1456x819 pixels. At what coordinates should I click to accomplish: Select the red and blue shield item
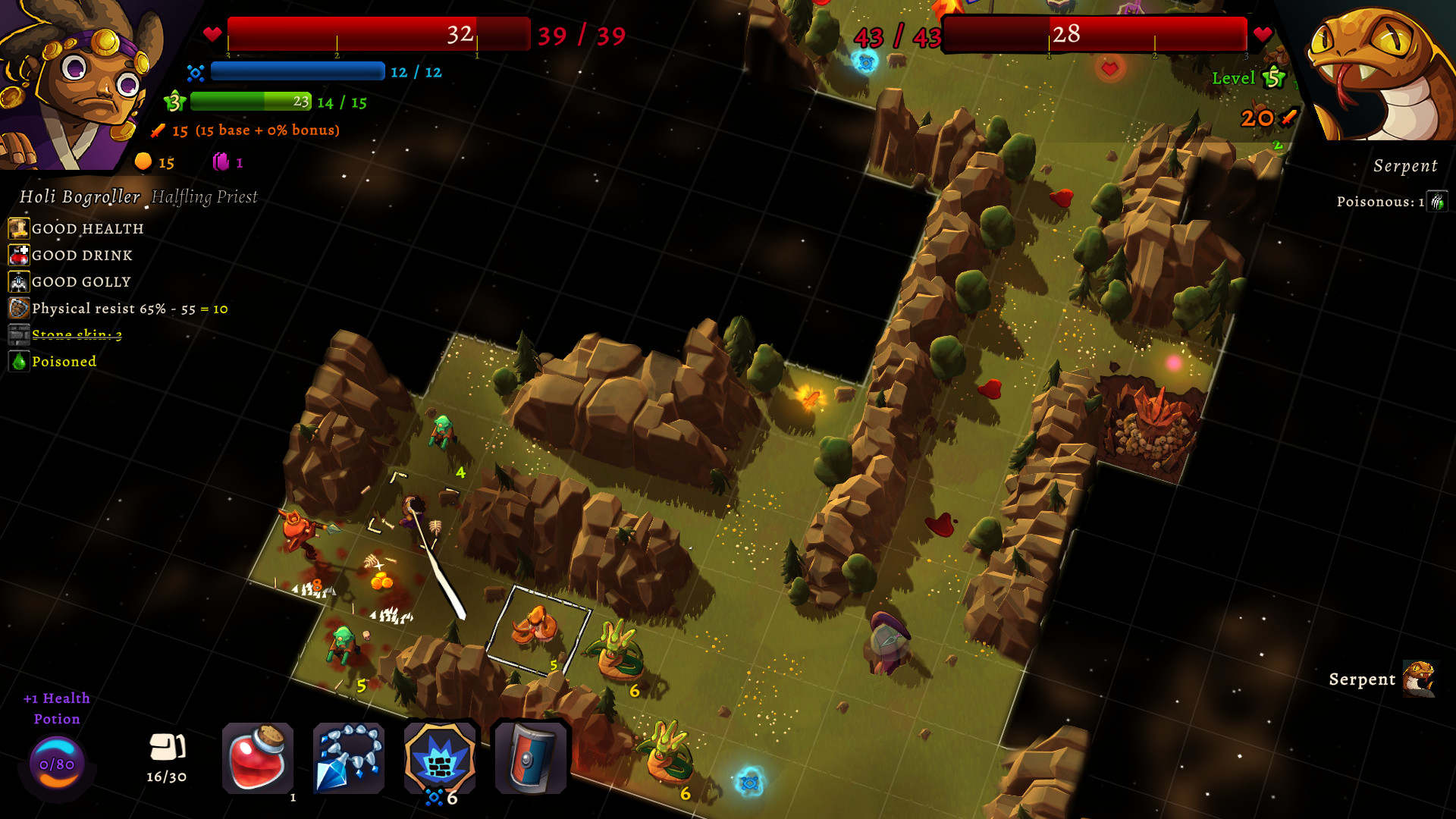tap(531, 758)
